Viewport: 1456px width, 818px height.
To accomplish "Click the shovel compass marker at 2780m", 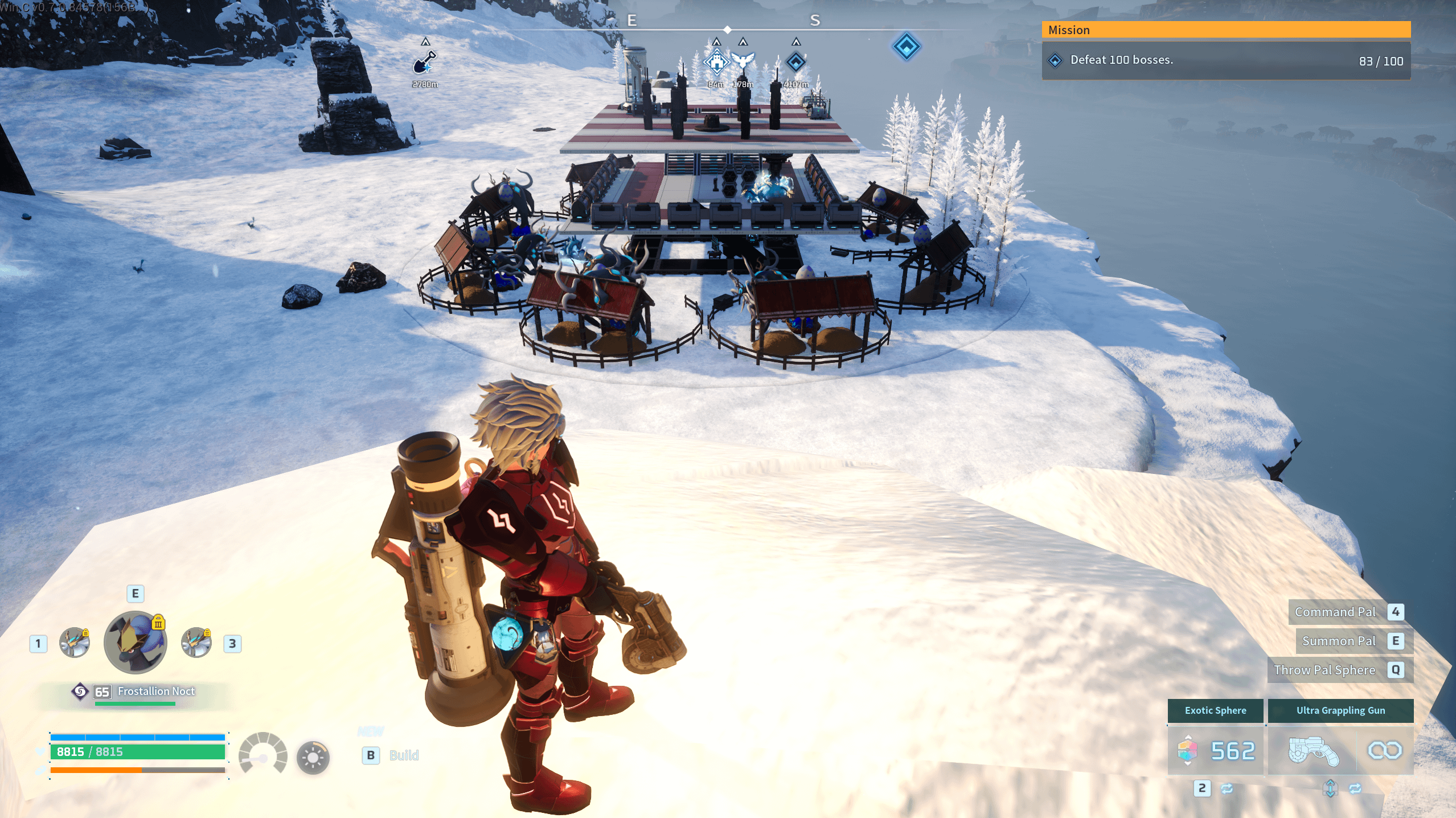I will click(424, 63).
